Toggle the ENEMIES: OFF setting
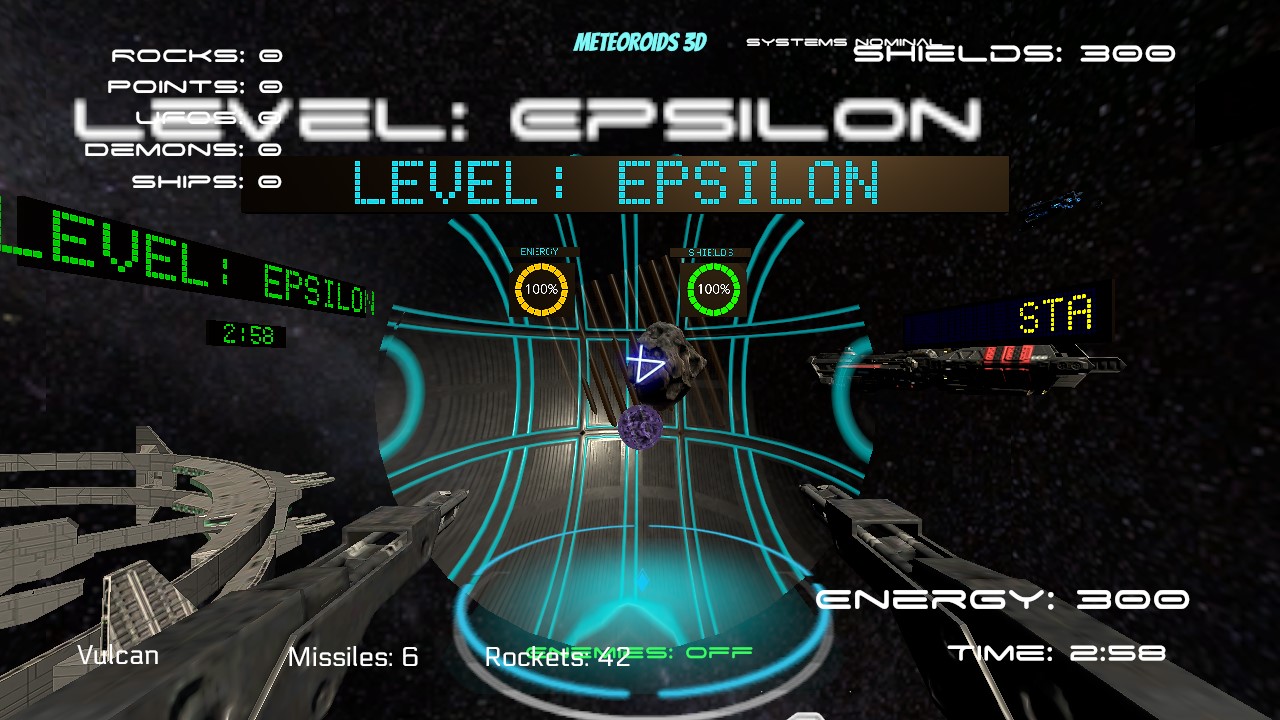Screen dimensions: 1280x720 (x=640, y=651)
